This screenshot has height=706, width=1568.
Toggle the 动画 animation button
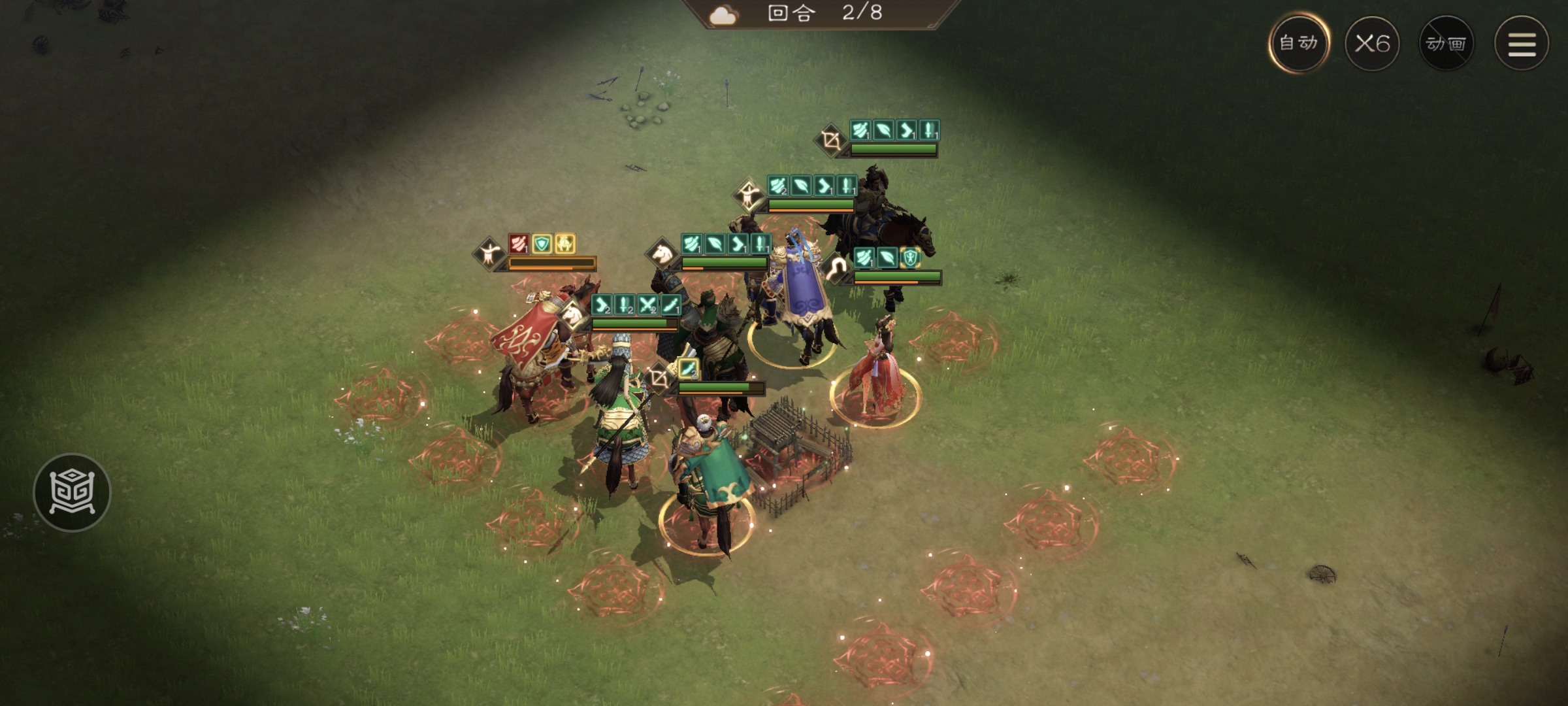click(1446, 44)
